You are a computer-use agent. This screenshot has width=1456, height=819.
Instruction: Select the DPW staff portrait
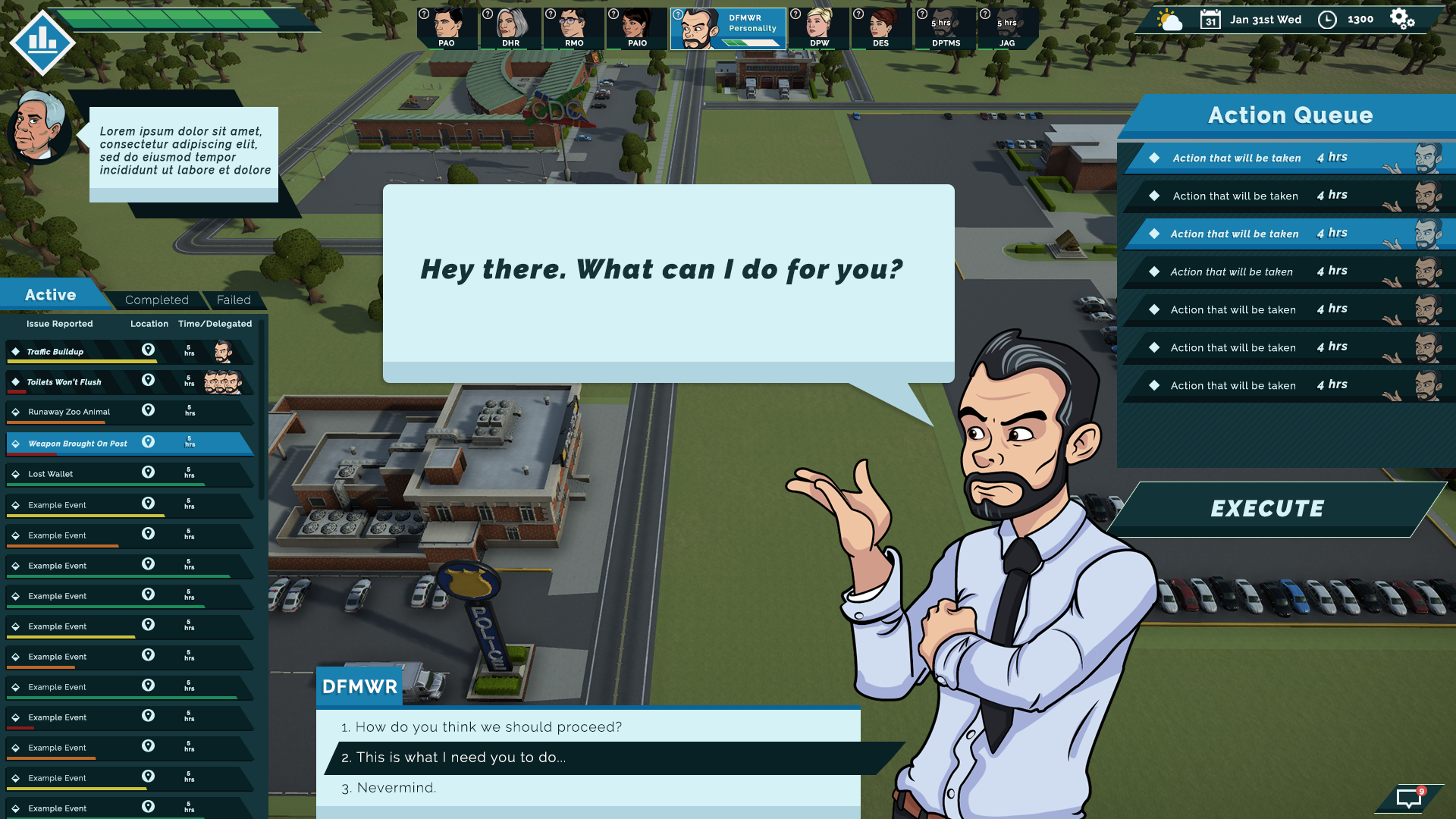[x=819, y=28]
